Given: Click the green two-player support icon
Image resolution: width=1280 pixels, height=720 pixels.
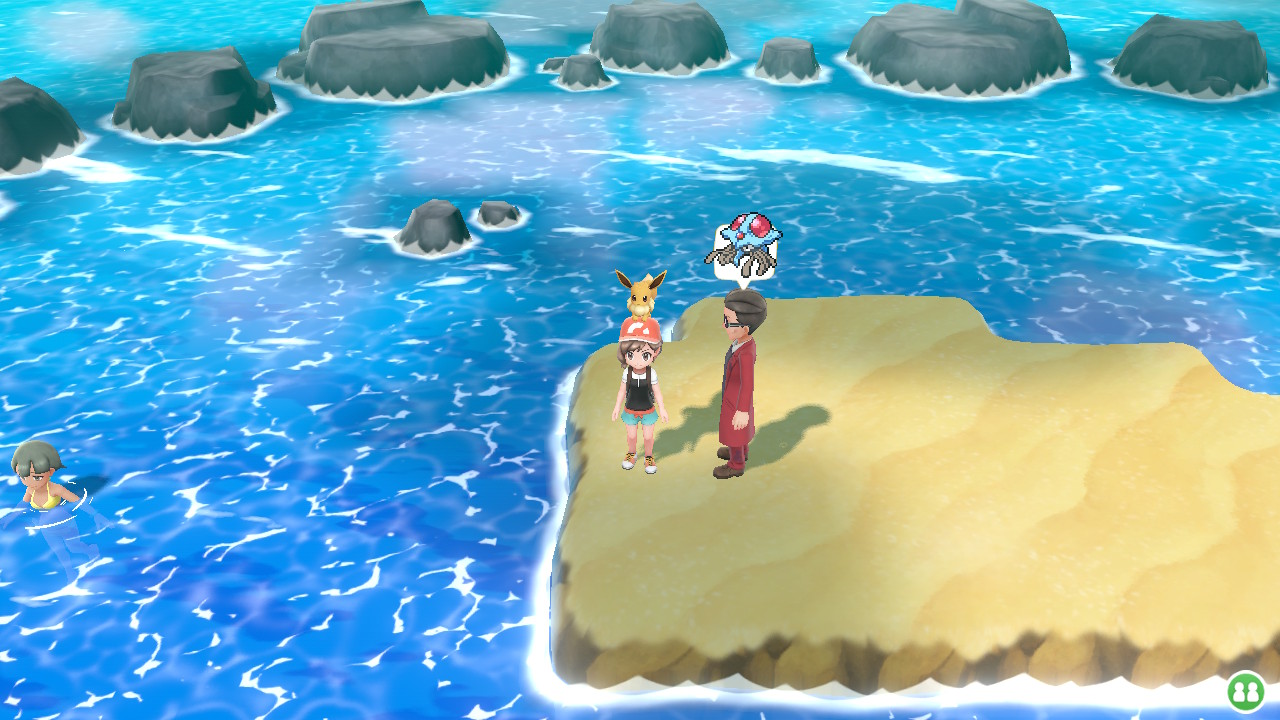Looking at the screenshot, I should (x=1245, y=691).
